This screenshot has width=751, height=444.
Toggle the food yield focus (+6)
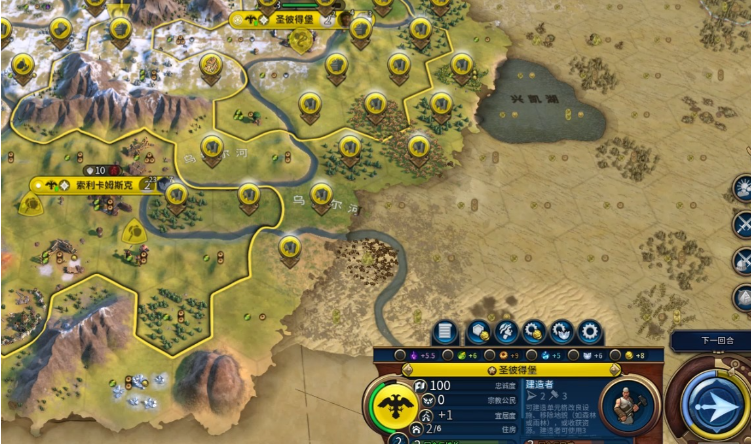point(461,355)
